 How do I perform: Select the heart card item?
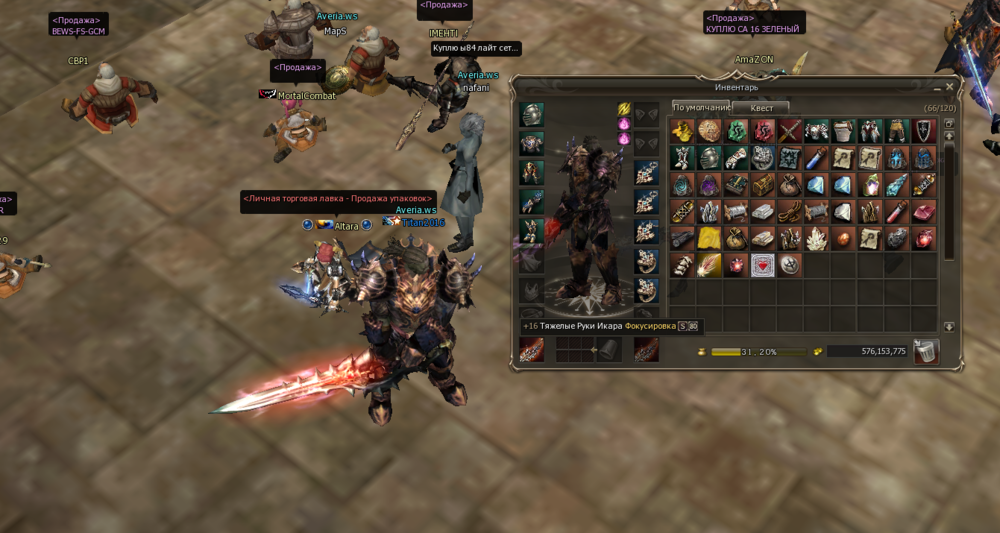pyautogui.click(x=763, y=266)
